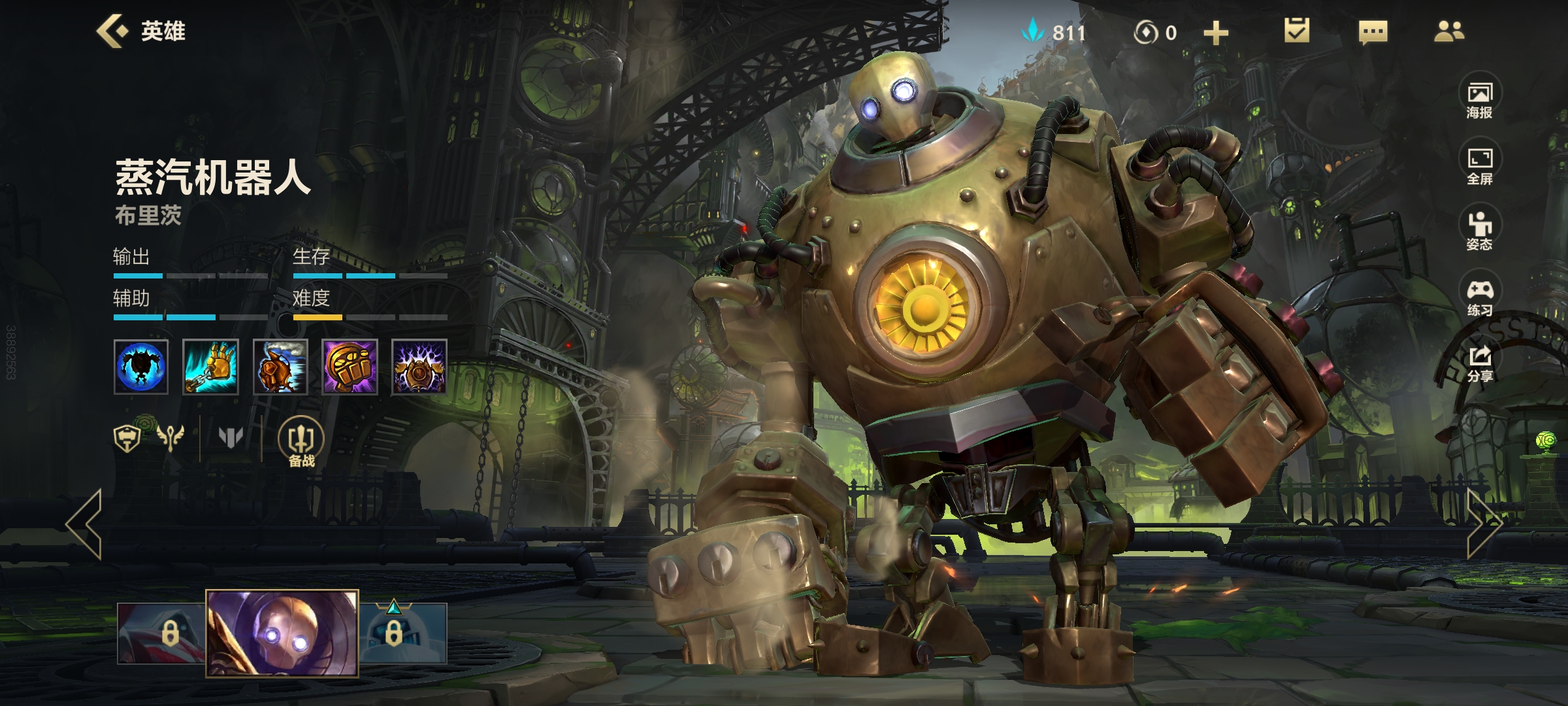1568x706 pixels.
Task: Select the golden Power Fist ability icon
Action: 350,366
